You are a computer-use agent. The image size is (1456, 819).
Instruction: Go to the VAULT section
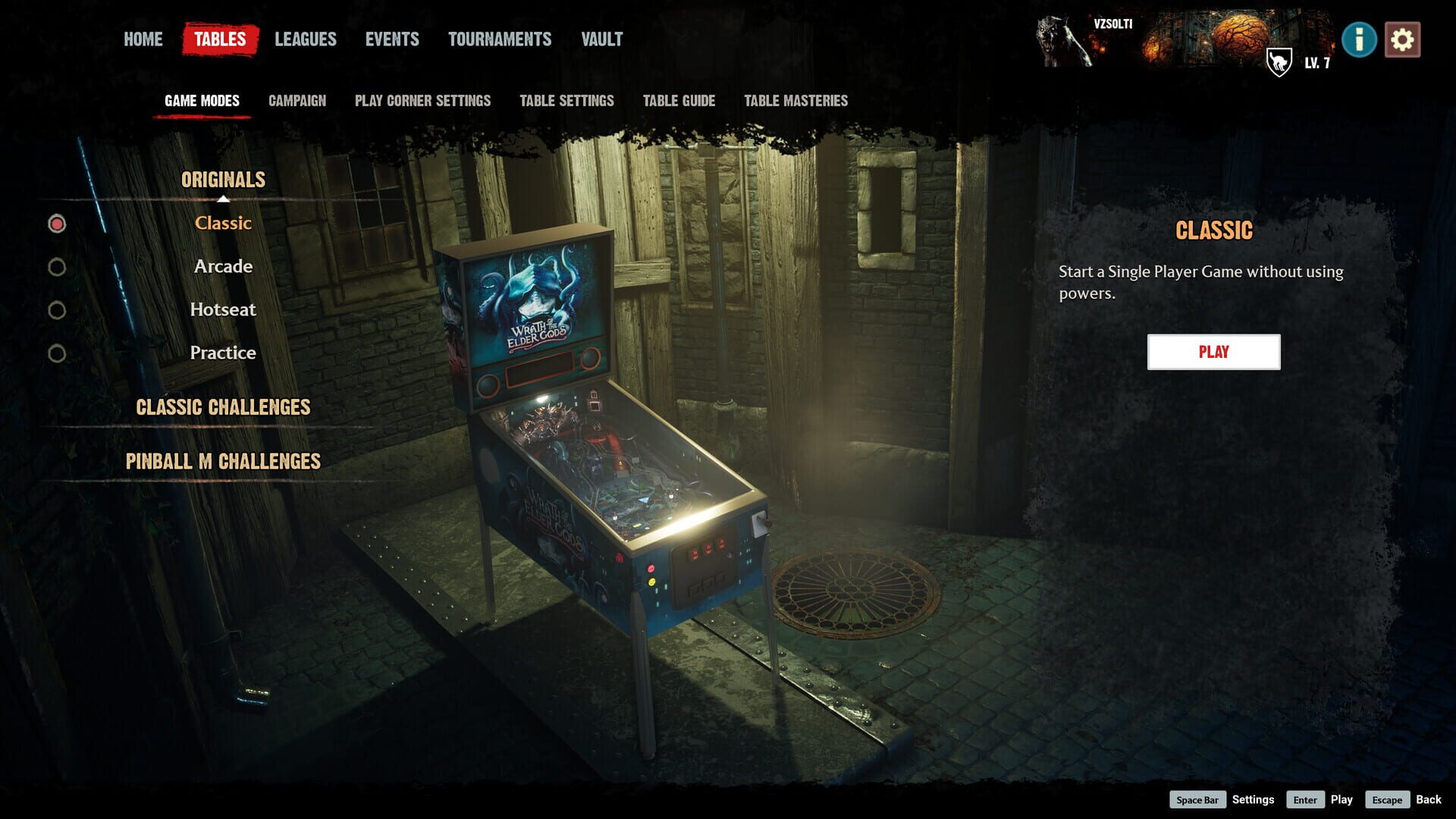tap(601, 39)
